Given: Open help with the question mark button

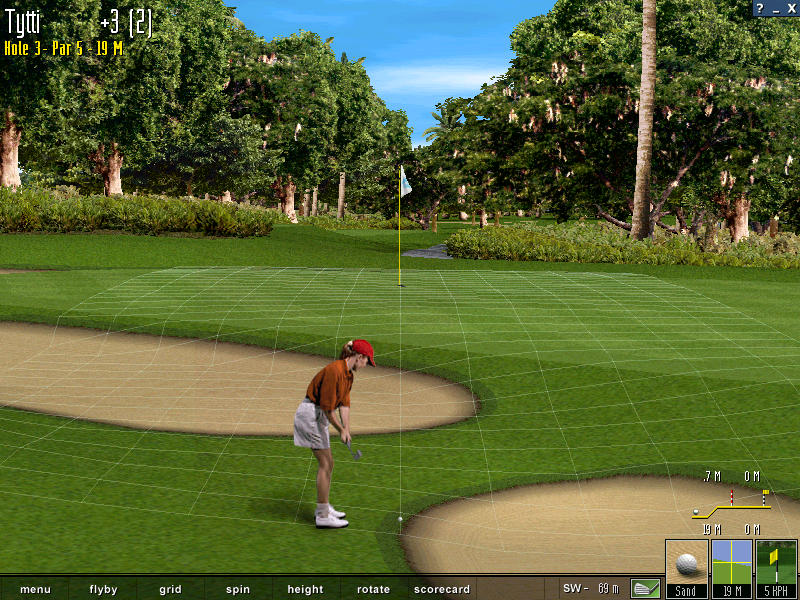Looking at the screenshot, I should click(x=761, y=8).
